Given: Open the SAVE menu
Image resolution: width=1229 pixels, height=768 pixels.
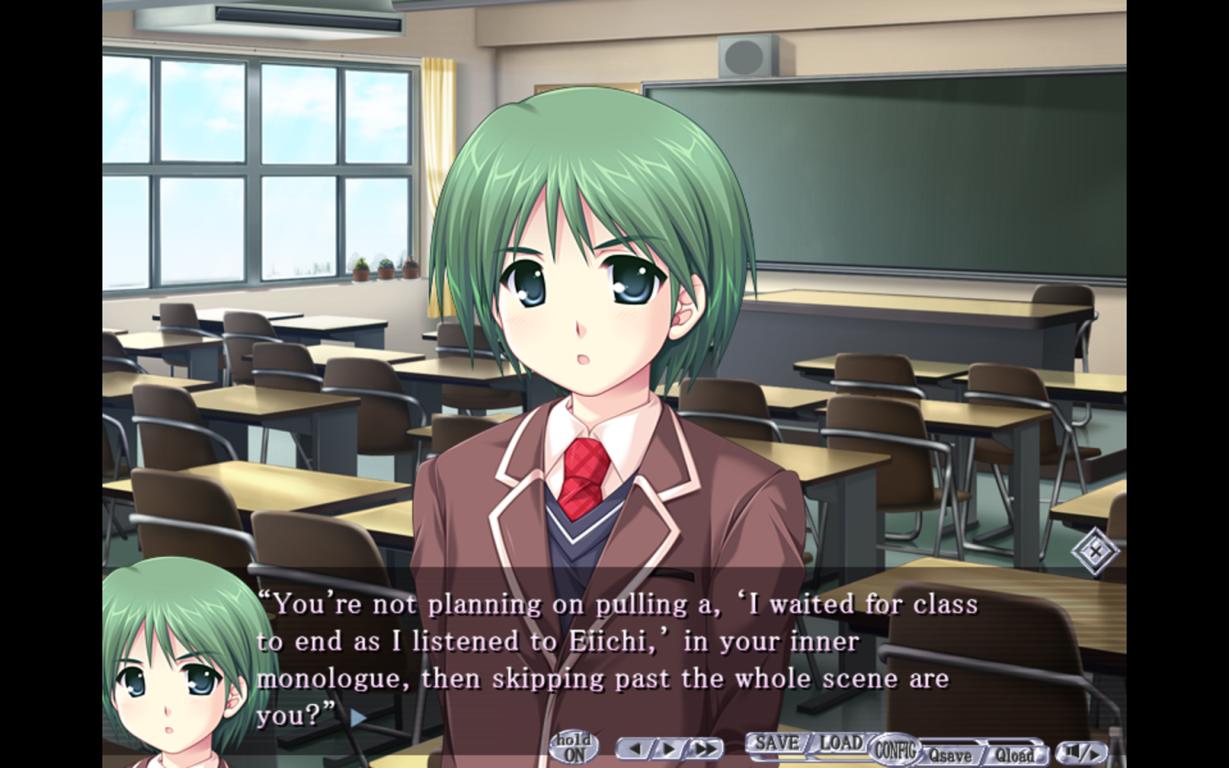Looking at the screenshot, I should 777,744.
